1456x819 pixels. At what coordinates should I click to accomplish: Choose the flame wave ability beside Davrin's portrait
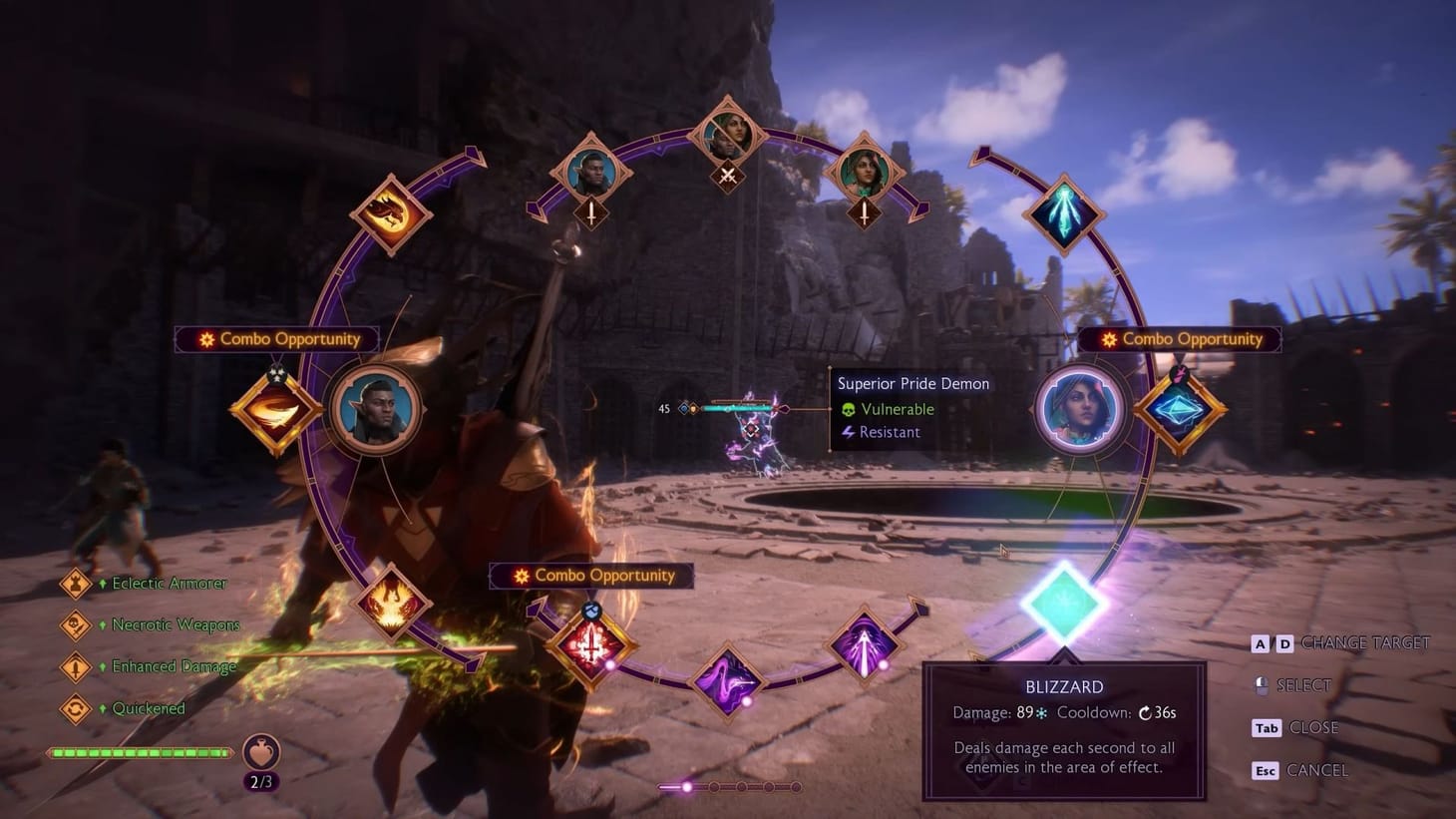pos(274,409)
